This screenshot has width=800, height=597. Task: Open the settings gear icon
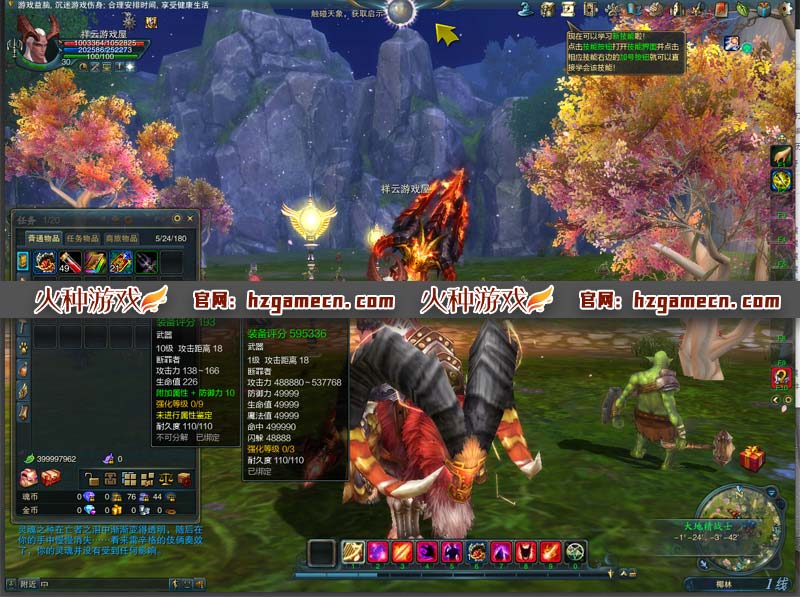785,9
